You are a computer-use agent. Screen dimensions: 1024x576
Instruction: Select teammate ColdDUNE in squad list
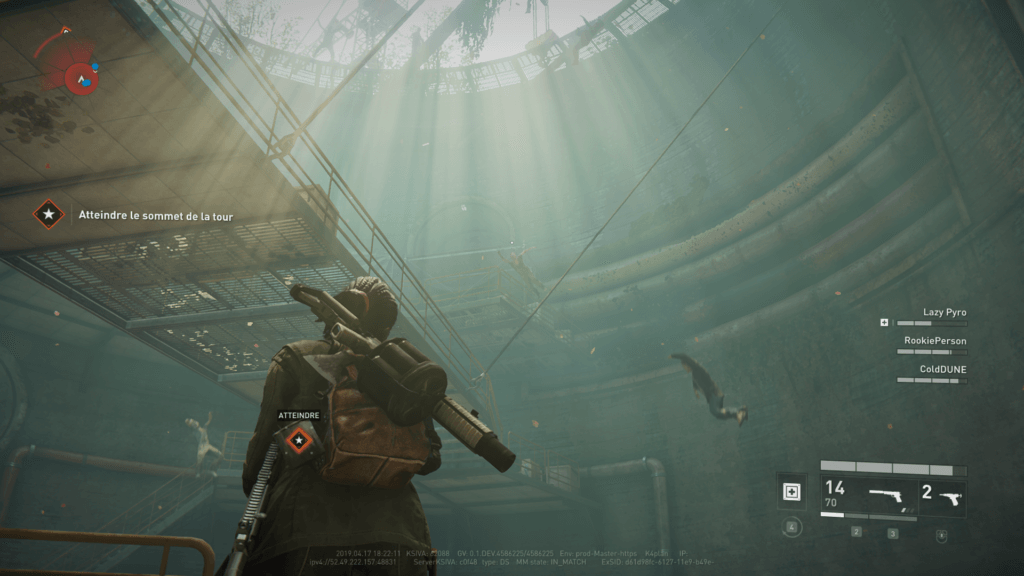point(942,369)
